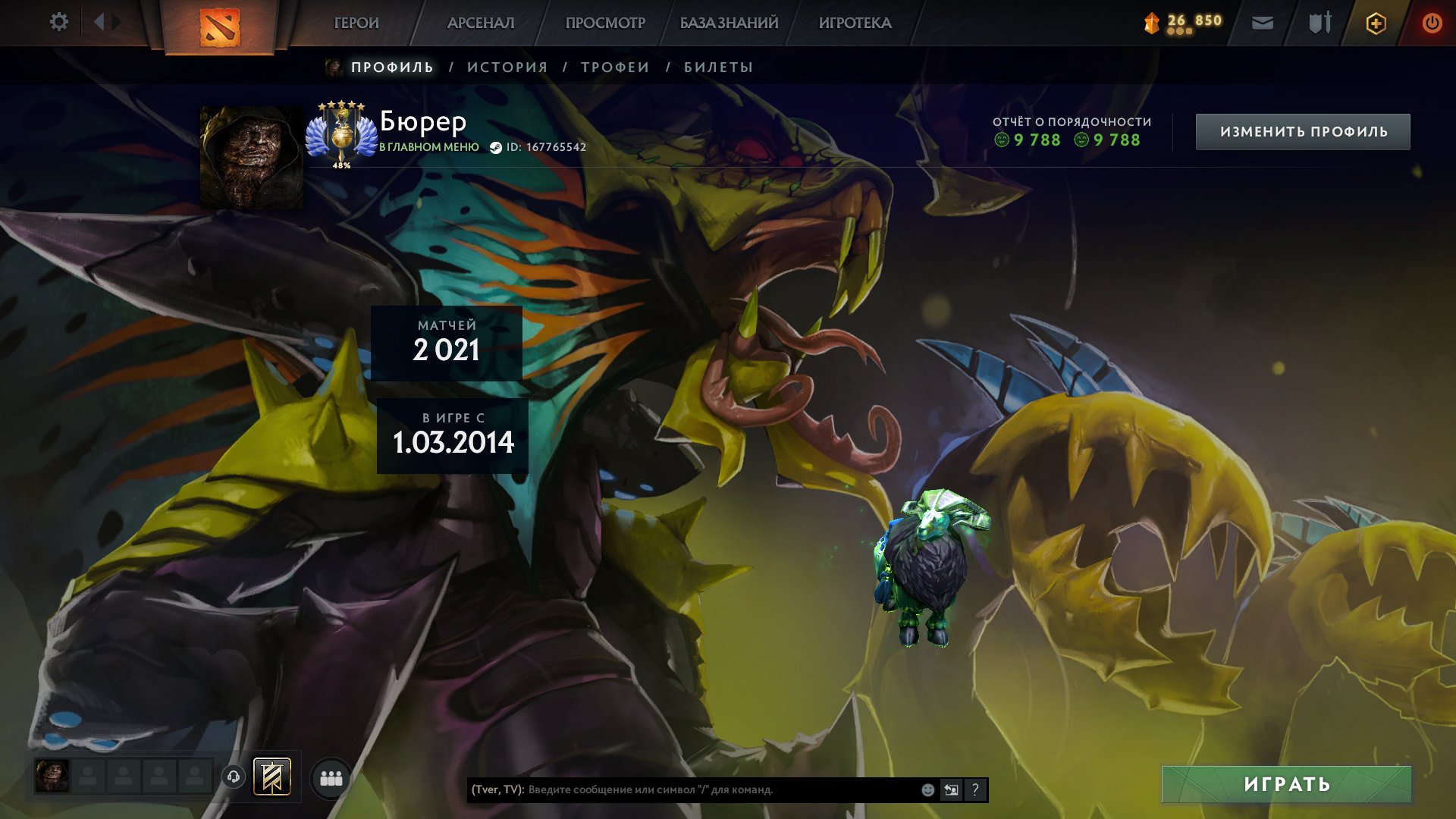The image size is (1456, 819).
Task: Click the red power quit button
Action: pyautogui.click(x=1432, y=24)
